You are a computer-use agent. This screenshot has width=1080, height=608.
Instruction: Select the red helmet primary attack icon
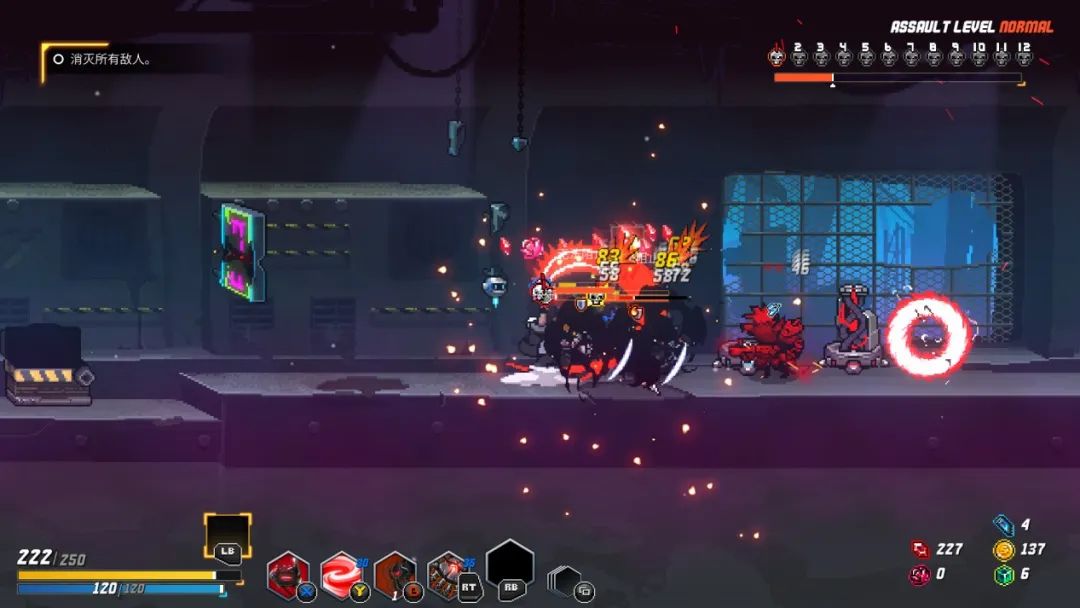[289, 575]
